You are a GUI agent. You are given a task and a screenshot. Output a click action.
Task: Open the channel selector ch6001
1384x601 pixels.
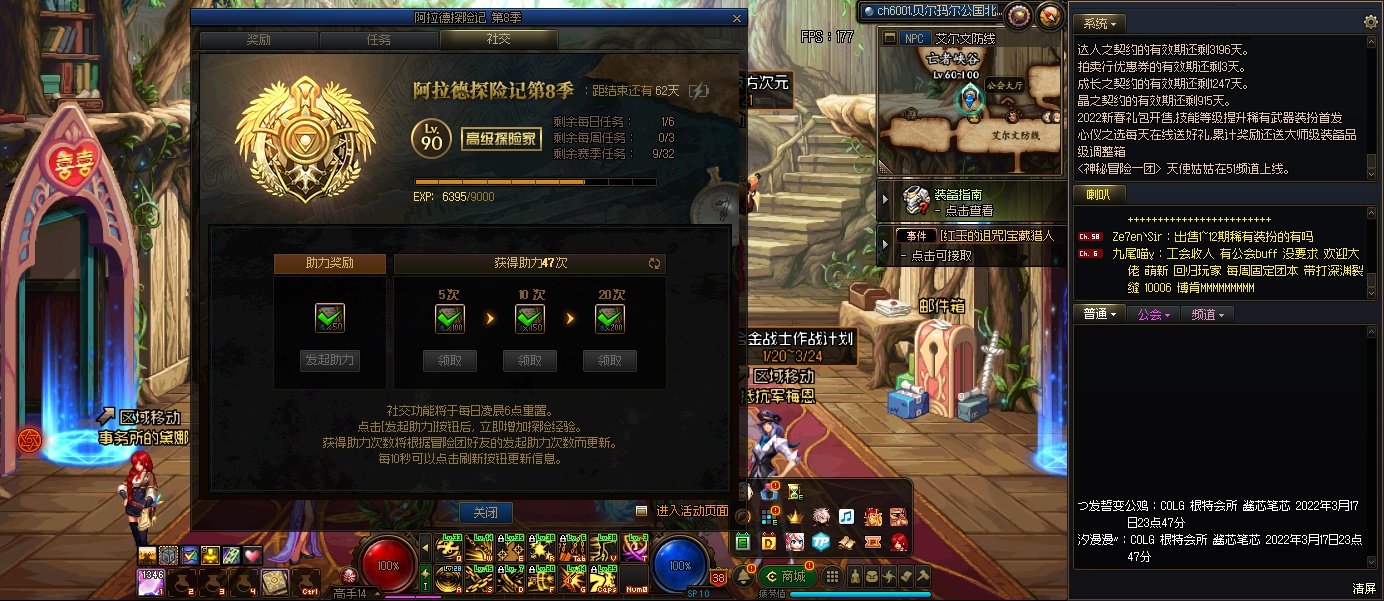(928, 11)
